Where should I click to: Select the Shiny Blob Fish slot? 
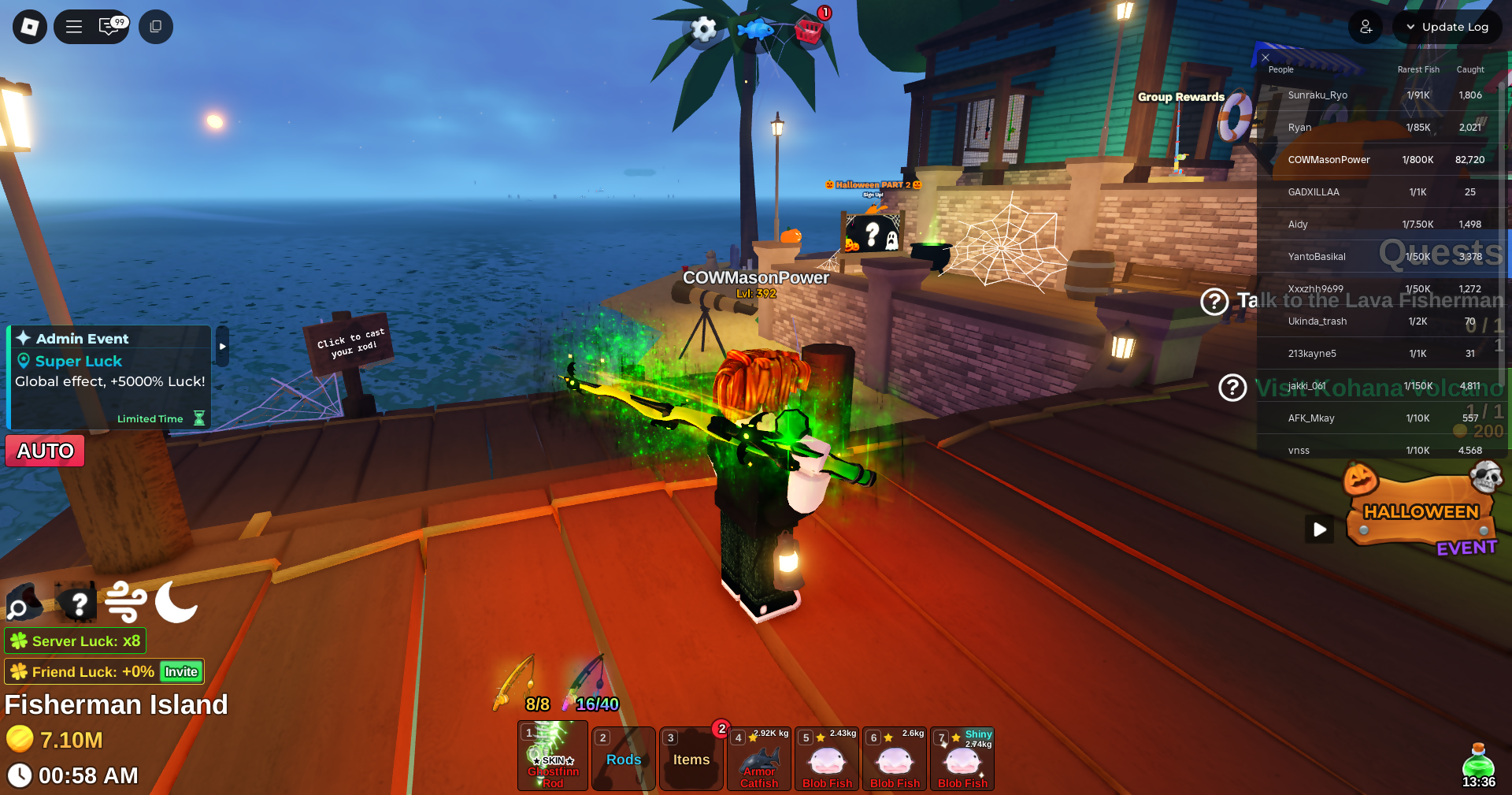click(962, 759)
